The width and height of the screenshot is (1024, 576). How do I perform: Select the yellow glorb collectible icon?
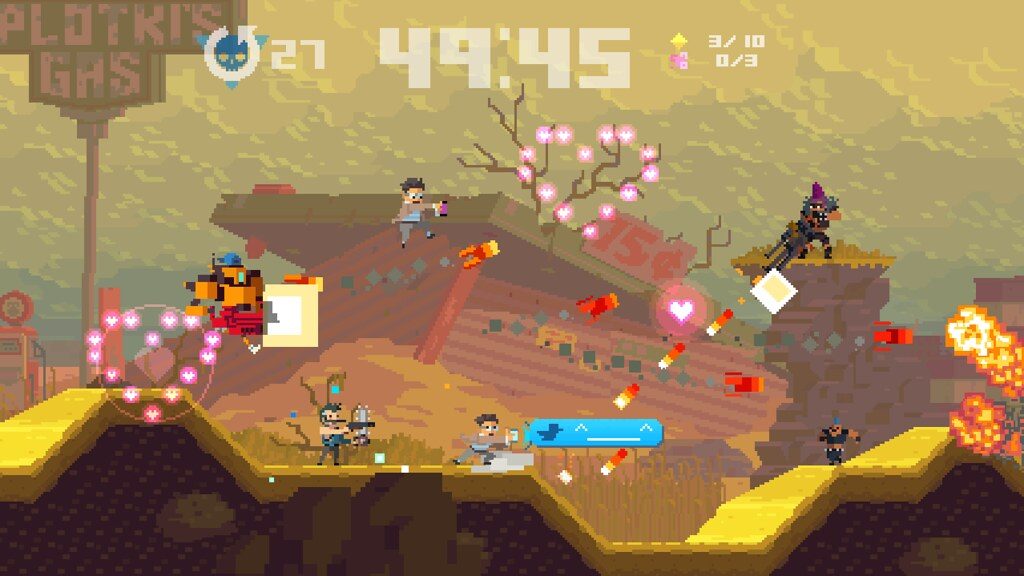click(x=679, y=41)
